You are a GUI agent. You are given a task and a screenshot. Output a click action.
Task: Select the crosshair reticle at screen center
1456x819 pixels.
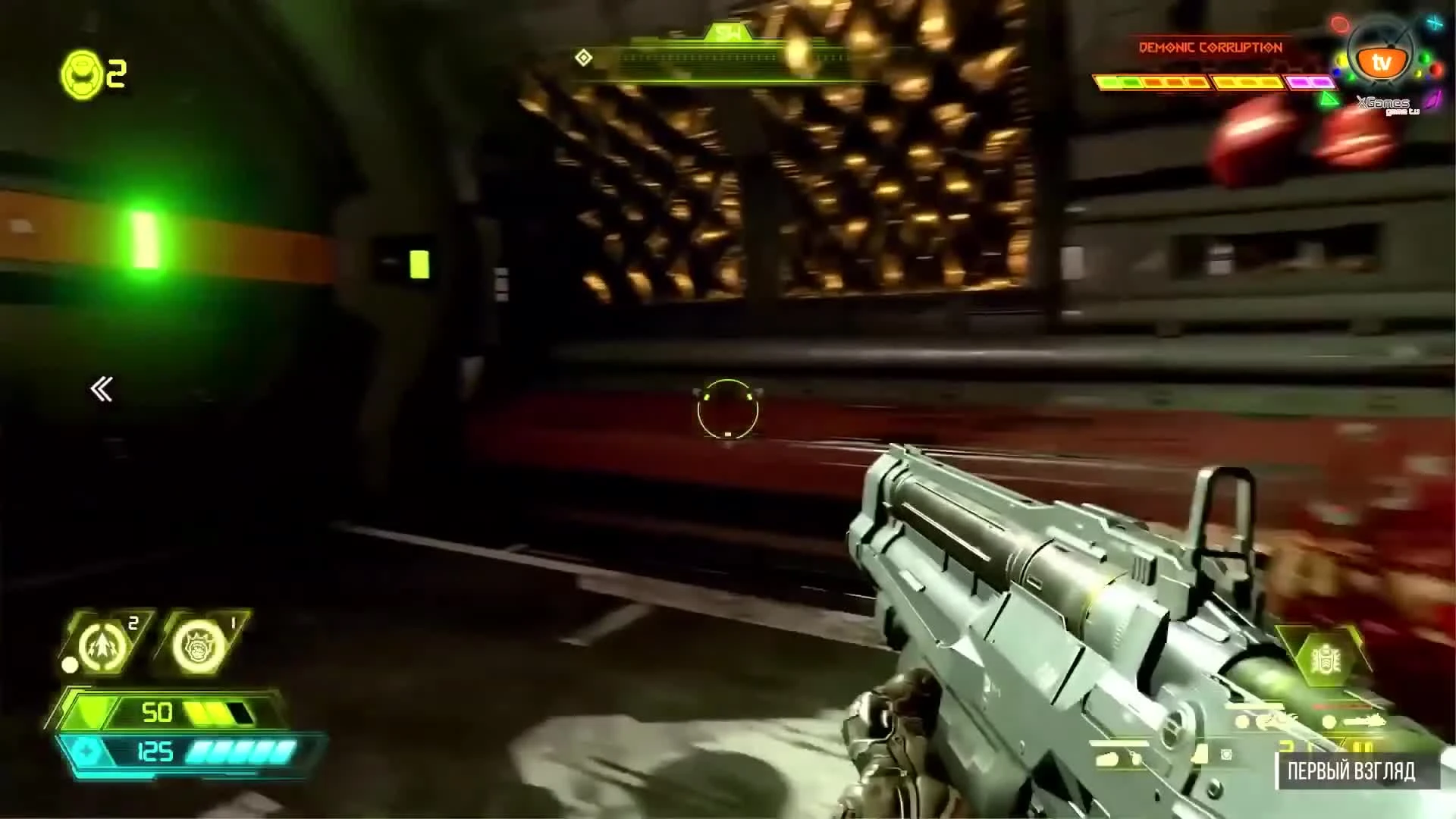coord(726,409)
